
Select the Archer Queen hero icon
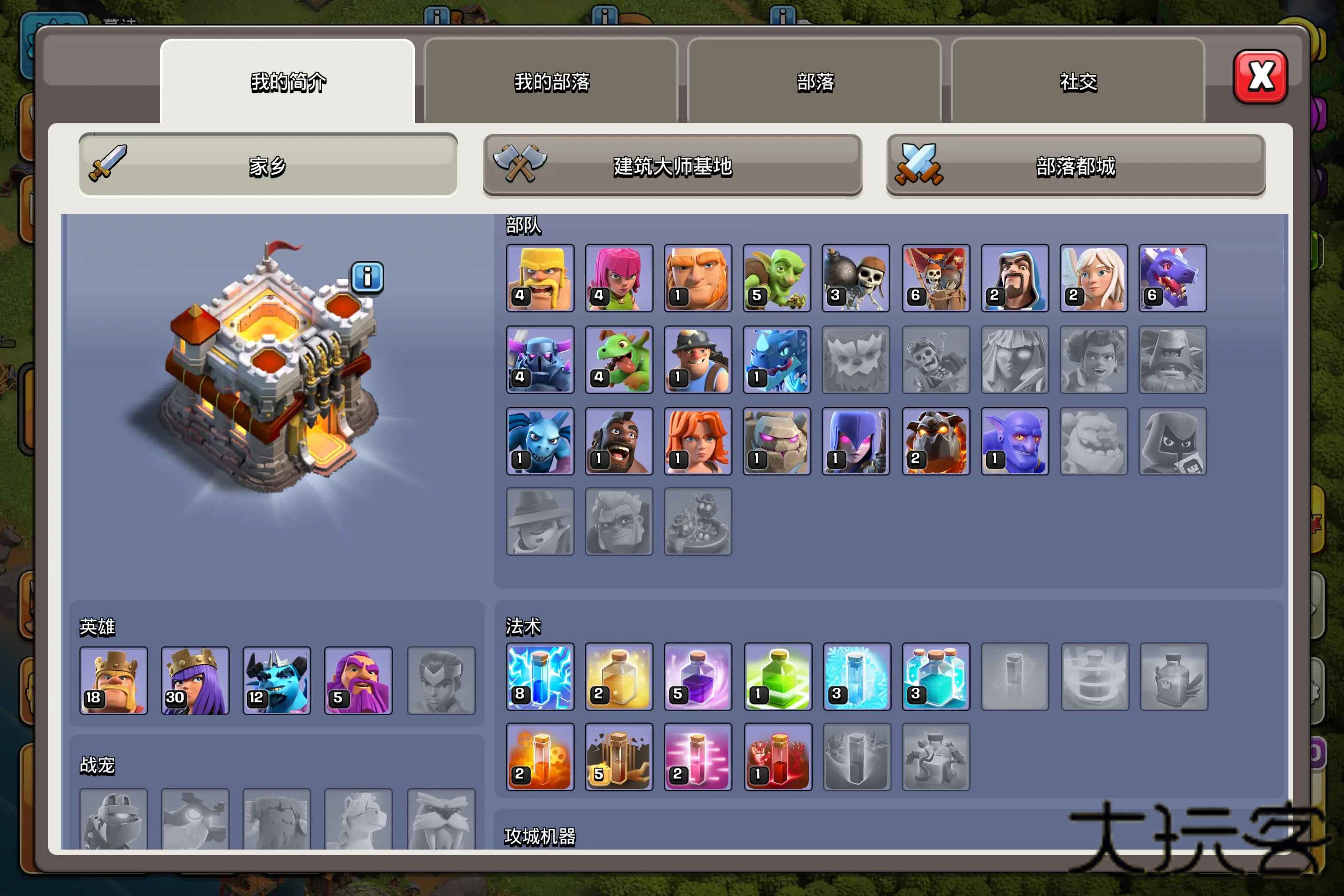click(x=195, y=681)
